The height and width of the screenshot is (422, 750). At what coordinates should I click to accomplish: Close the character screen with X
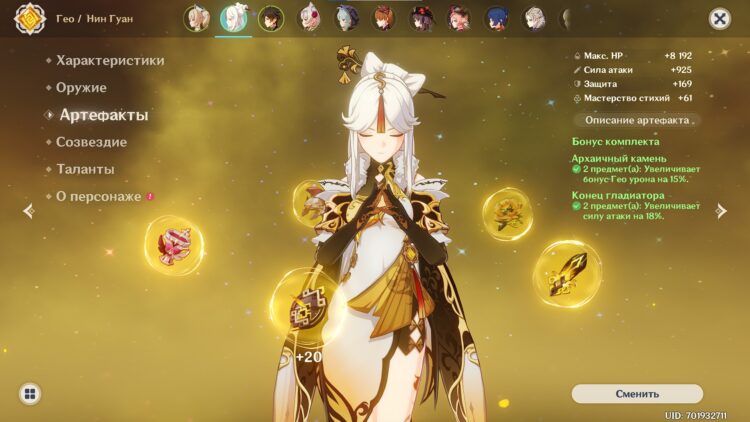pos(719,18)
